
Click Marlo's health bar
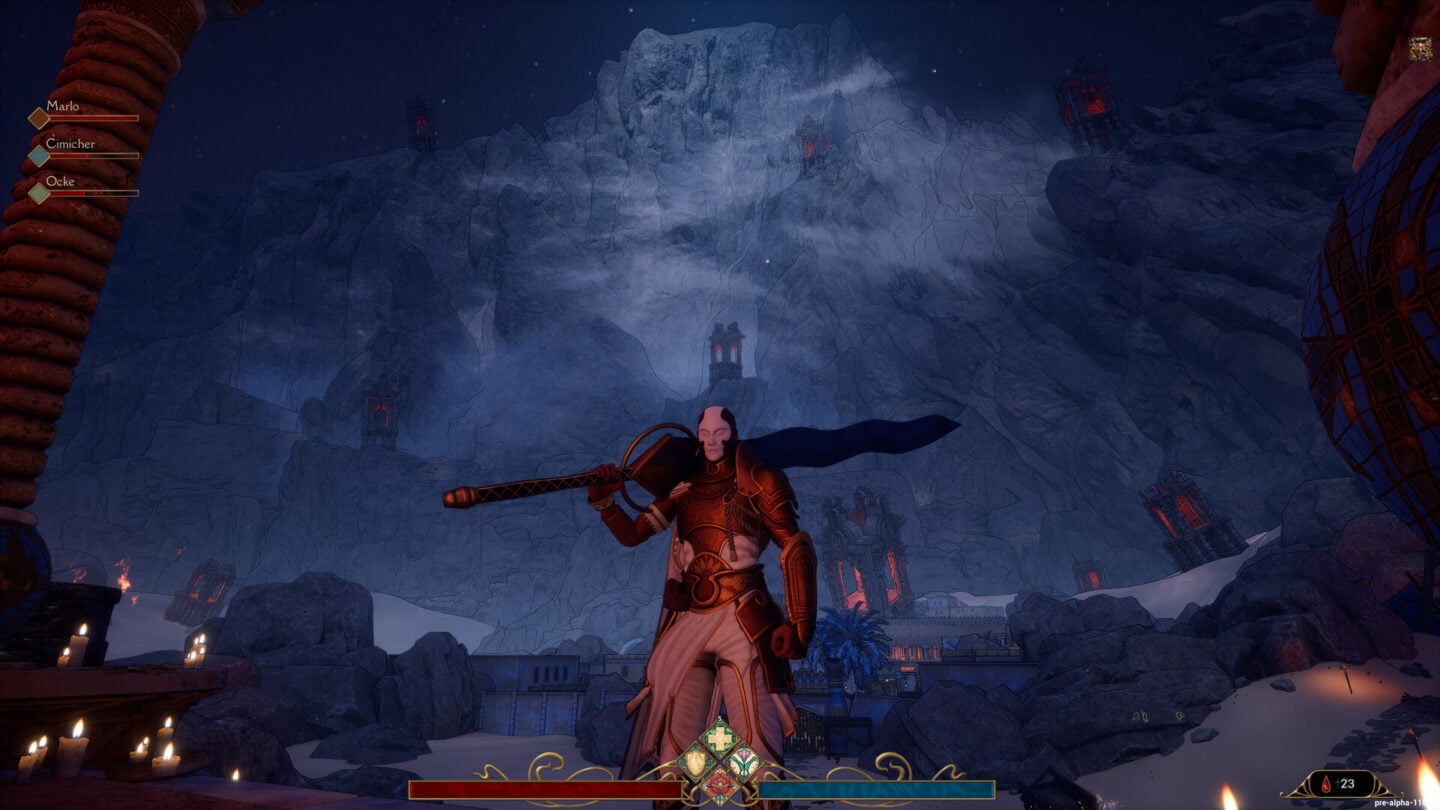(95, 119)
